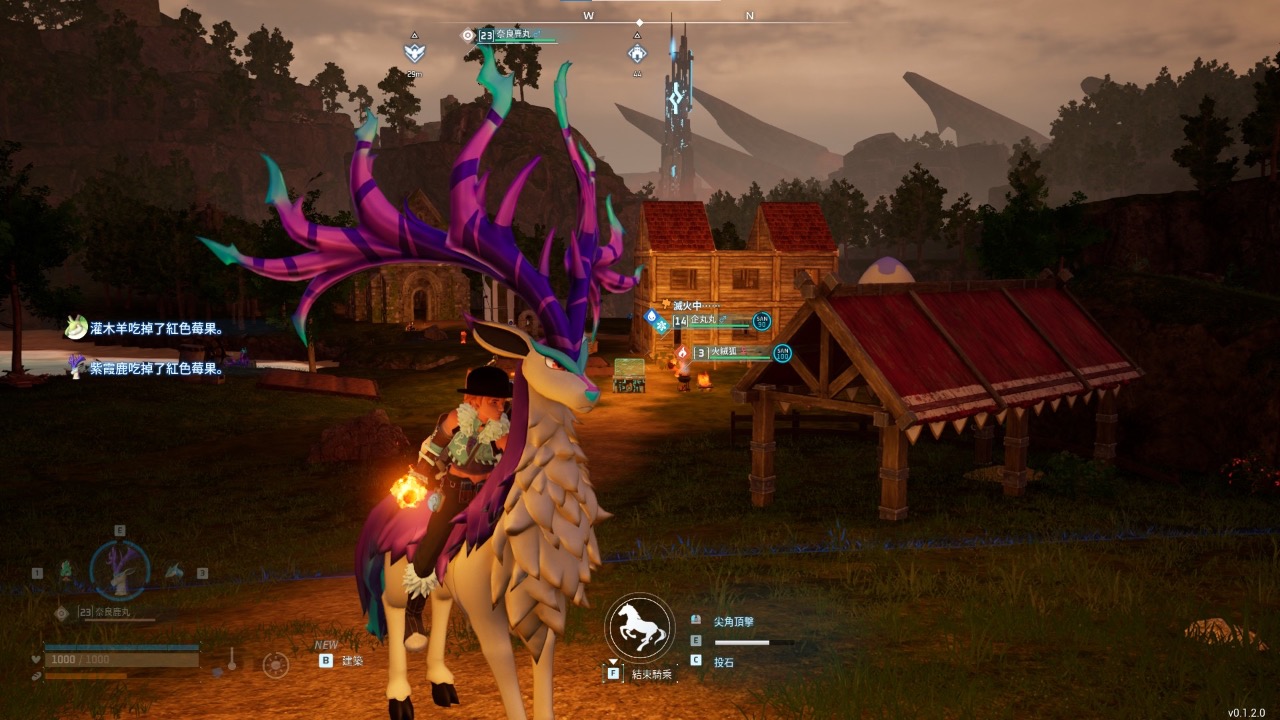
Task: Click the thermometer temperature icon
Action: coord(232,660)
